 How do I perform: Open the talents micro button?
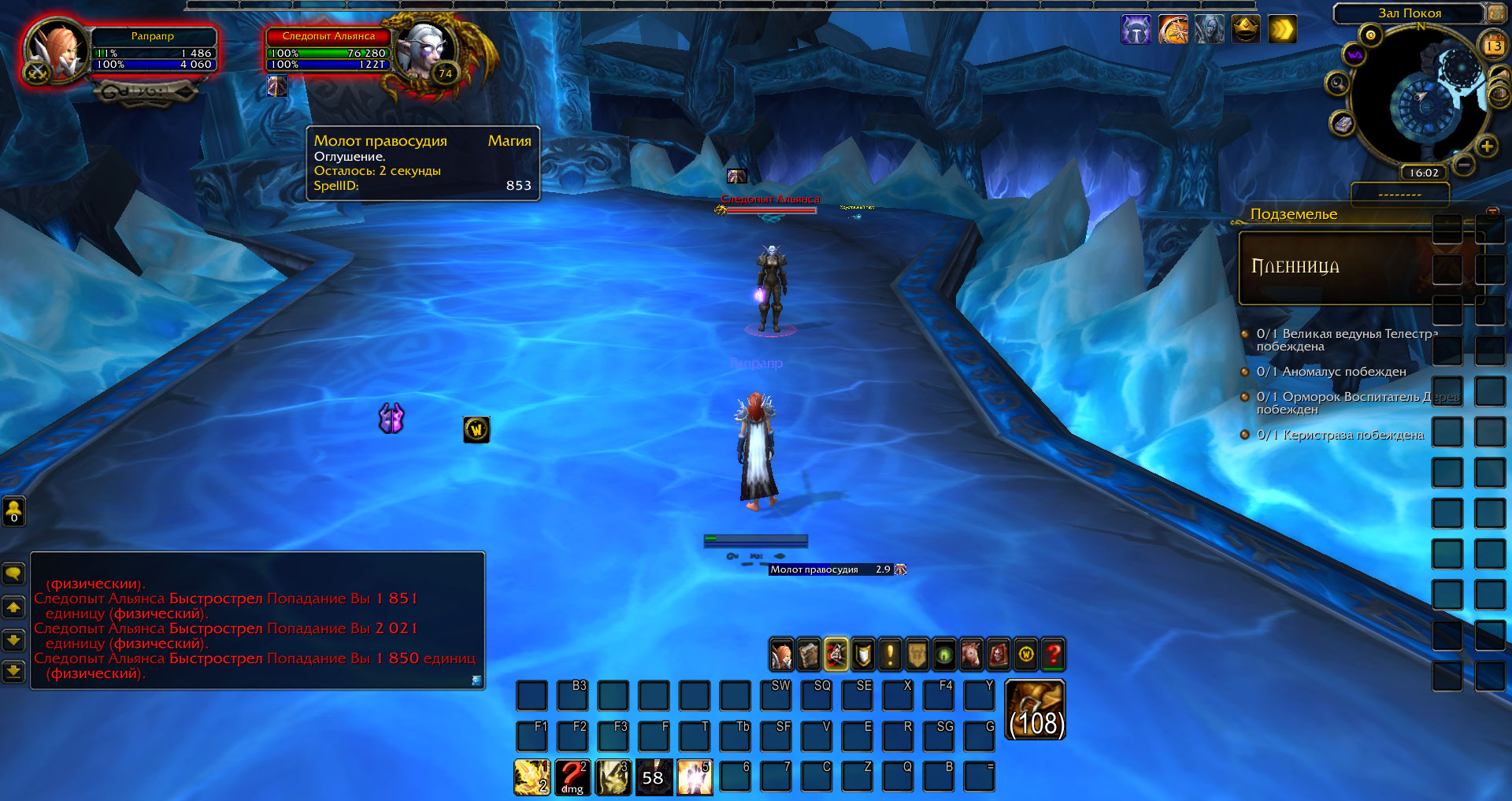[x=836, y=655]
